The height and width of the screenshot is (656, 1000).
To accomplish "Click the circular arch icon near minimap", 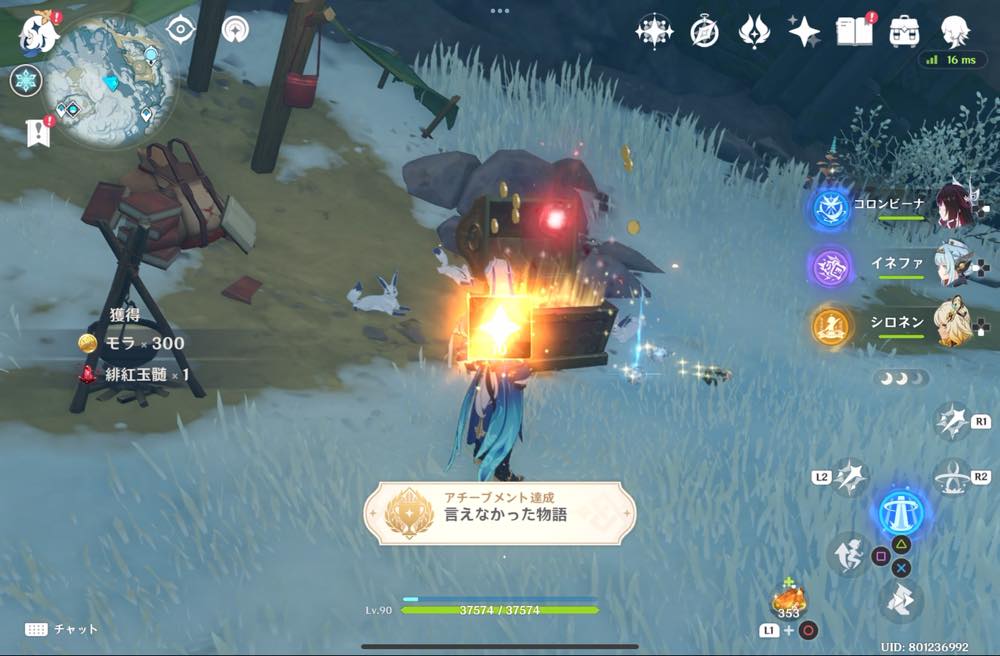I will click(x=236, y=29).
